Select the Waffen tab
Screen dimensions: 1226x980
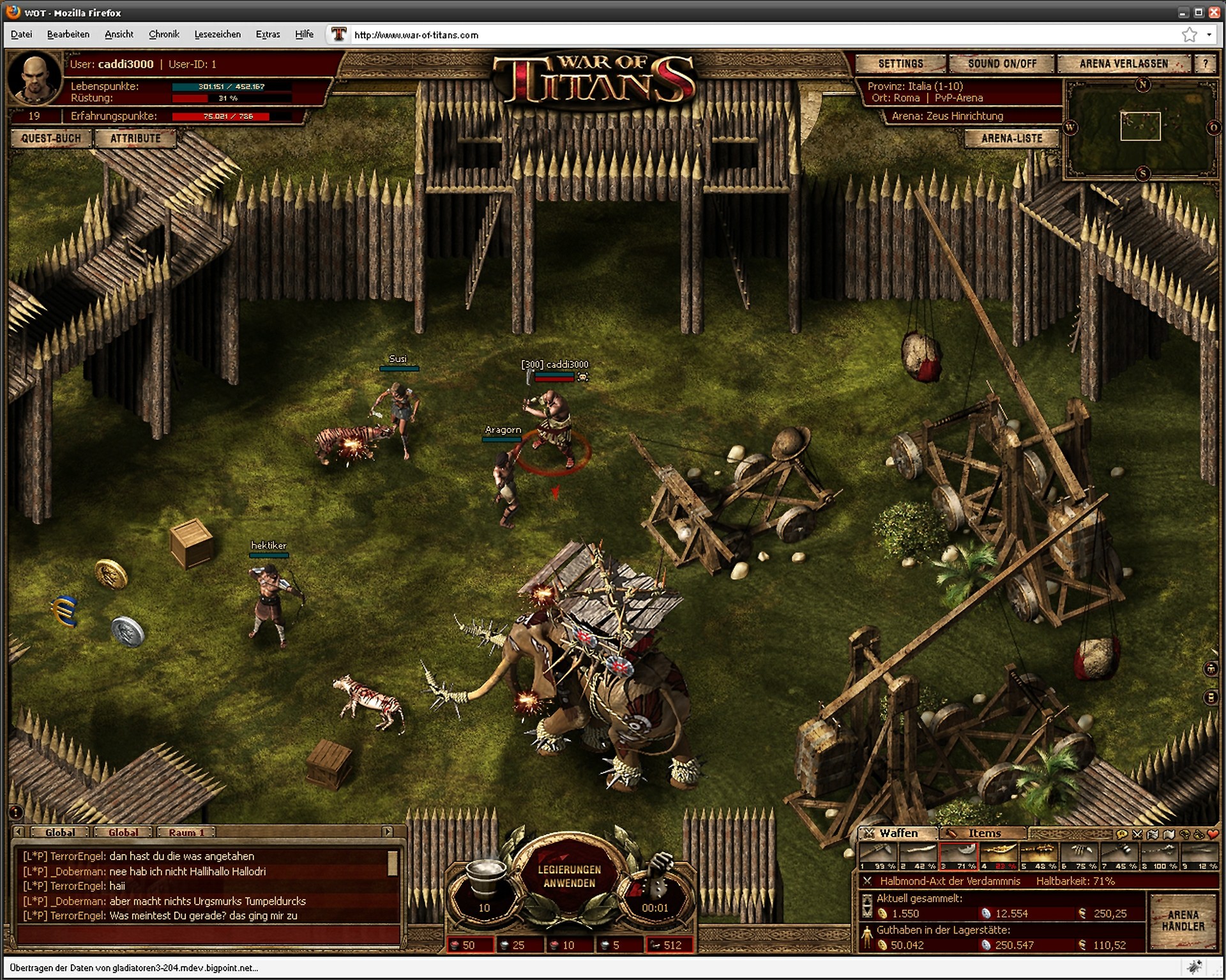click(x=898, y=833)
